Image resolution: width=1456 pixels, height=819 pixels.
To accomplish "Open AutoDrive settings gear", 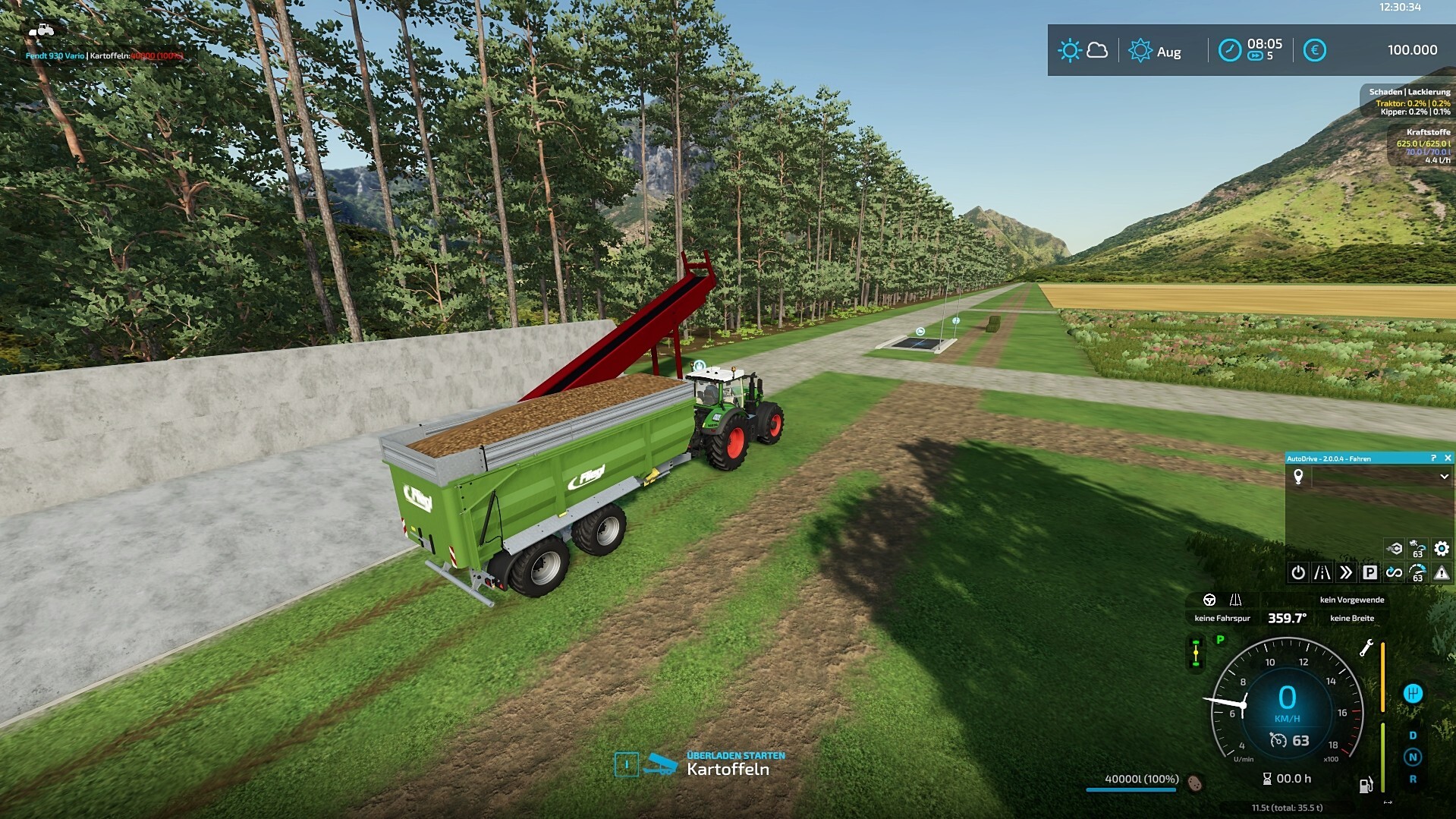I will [1442, 548].
